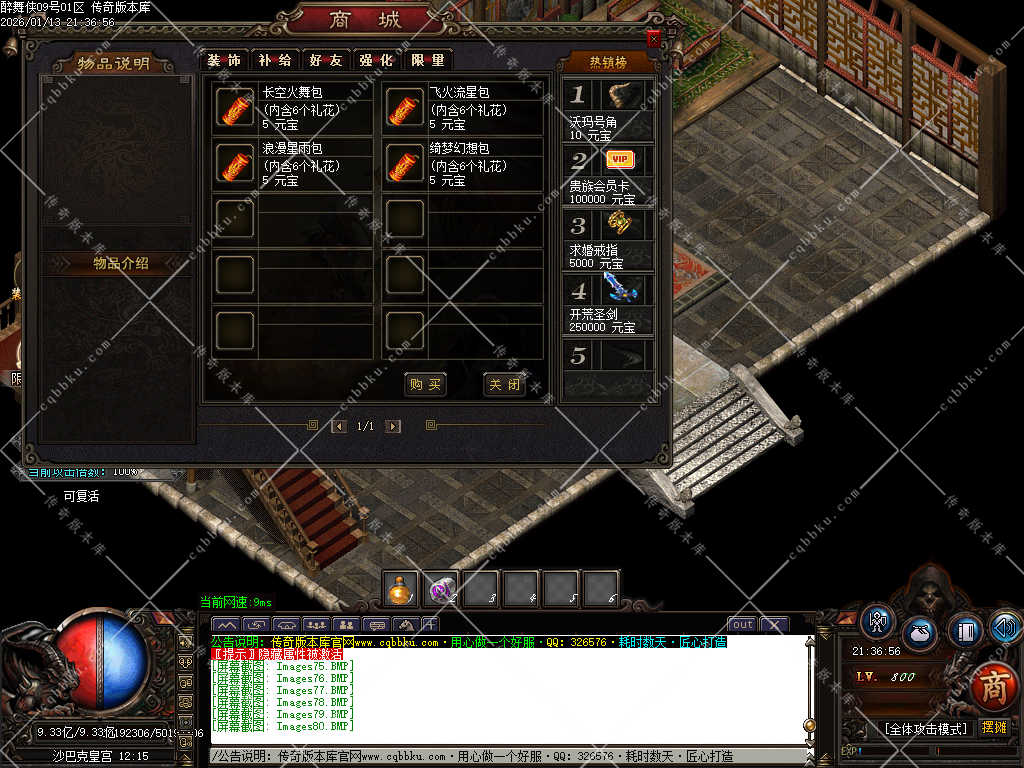Choose the 飞火流星包 firework item

coord(404,108)
